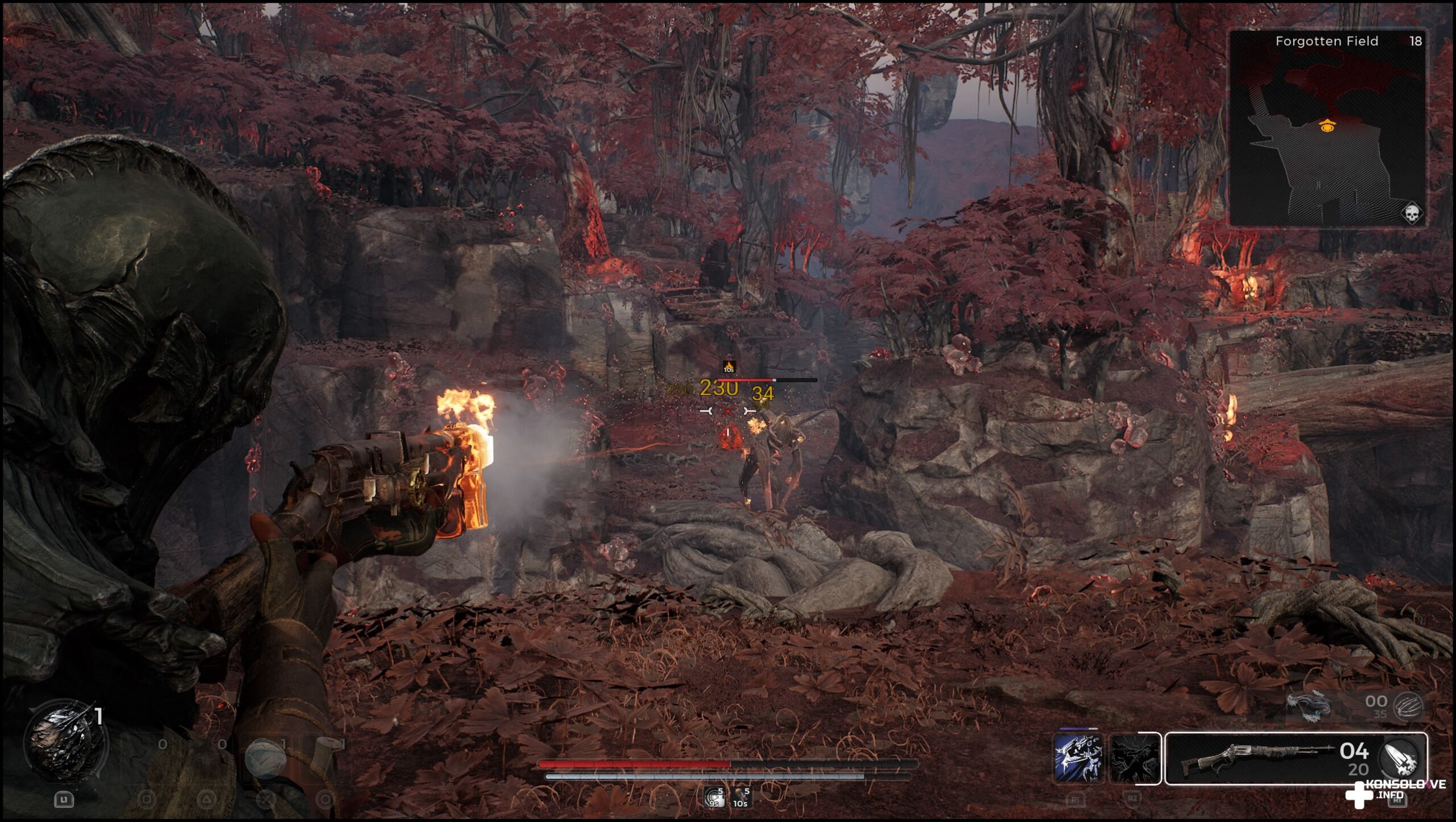Switch to the holstered secondary weapon
Image resolution: width=1456 pixels, height=822 pixels.
click(1309, 706)
